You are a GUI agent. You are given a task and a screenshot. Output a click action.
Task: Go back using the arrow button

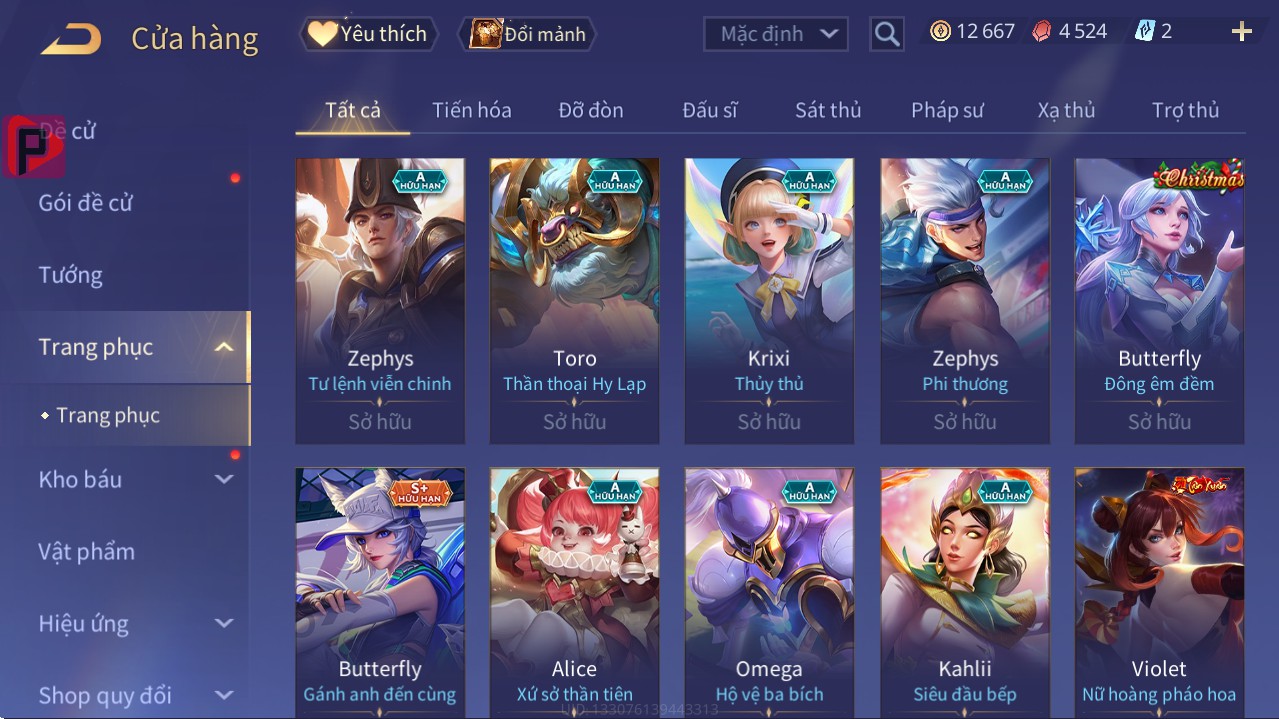71,39
